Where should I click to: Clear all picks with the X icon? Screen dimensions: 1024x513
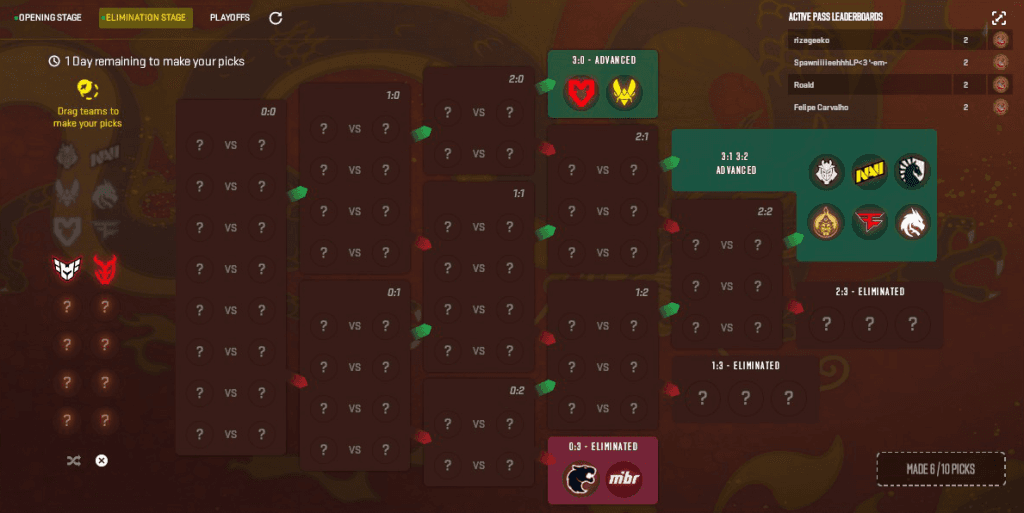coord(101,460)
